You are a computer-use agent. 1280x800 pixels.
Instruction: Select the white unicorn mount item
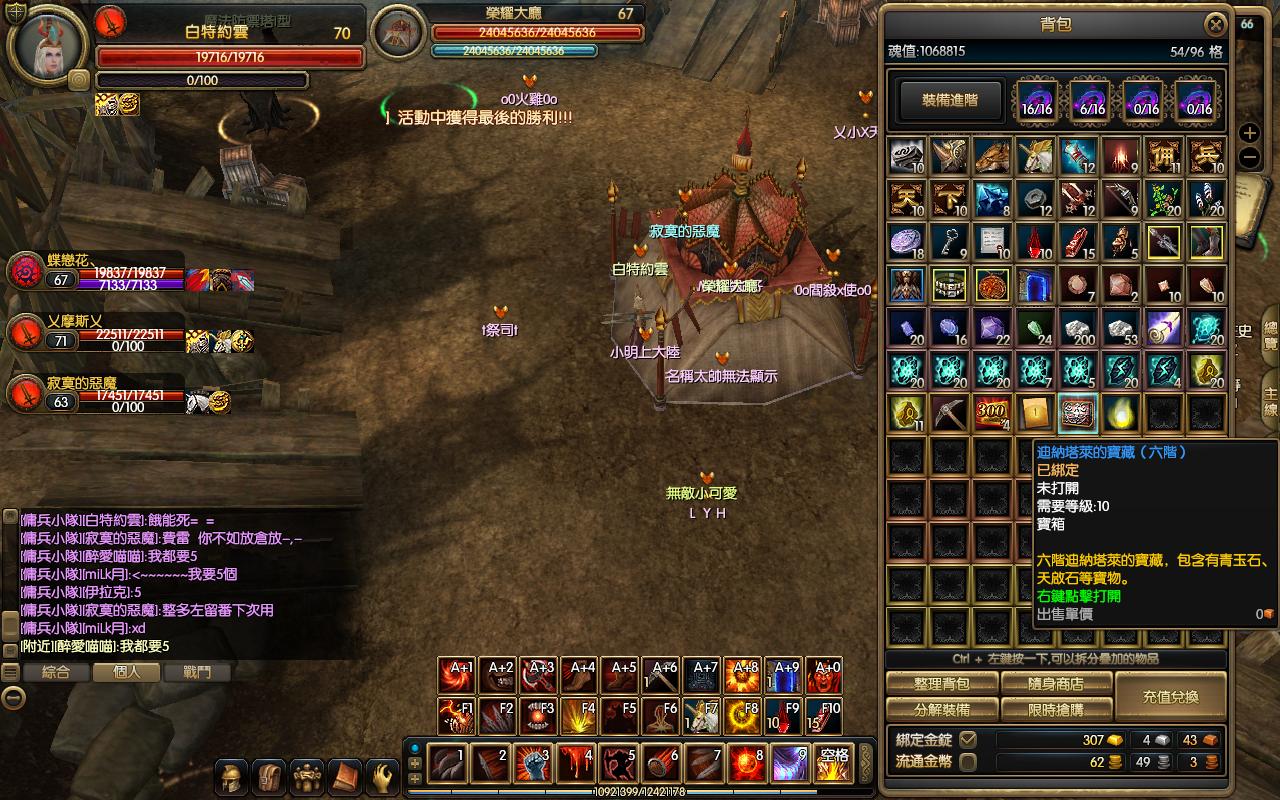click(x=1036, y=156)
